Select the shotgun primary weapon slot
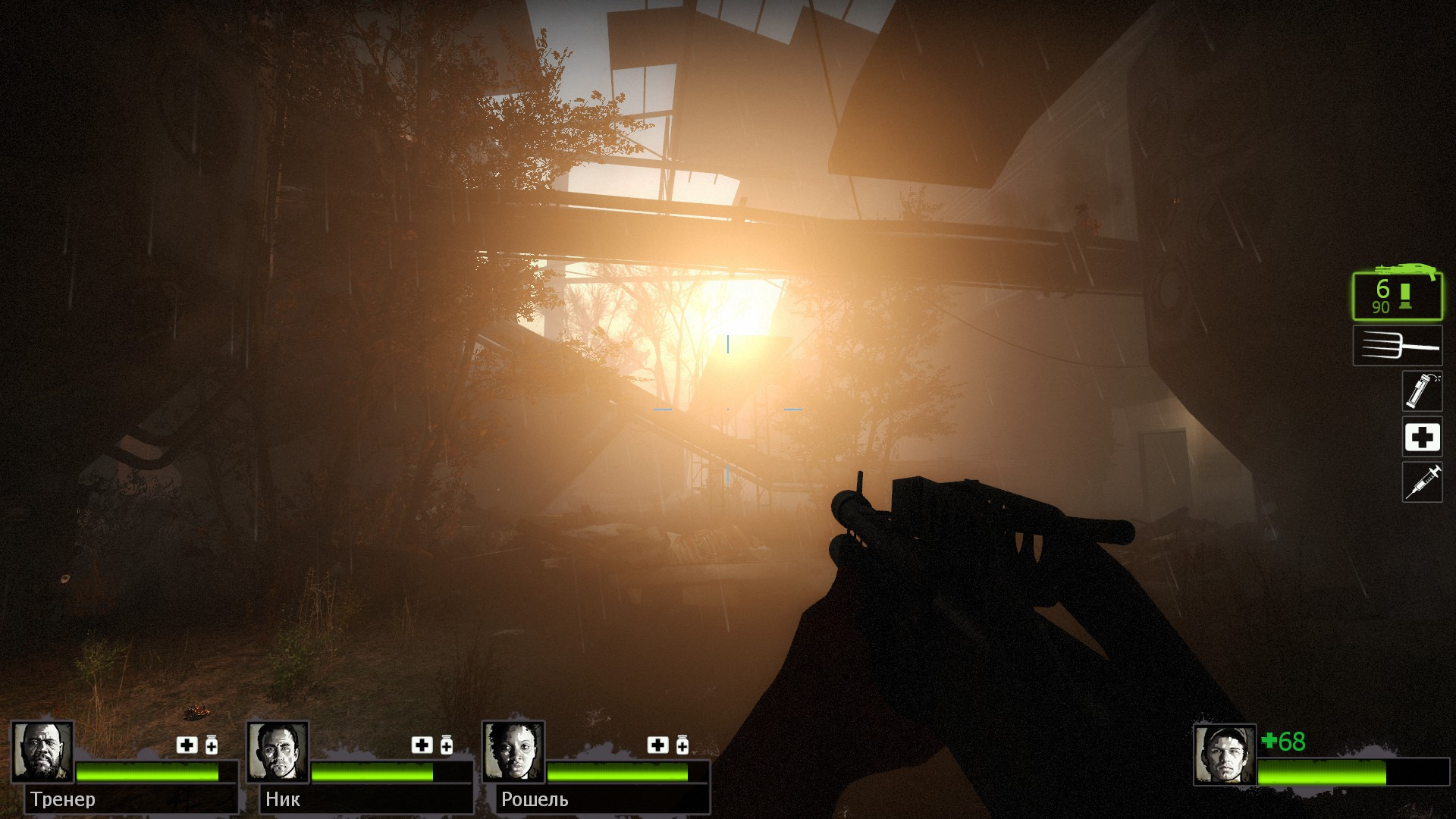 (x=1397, y=296)
